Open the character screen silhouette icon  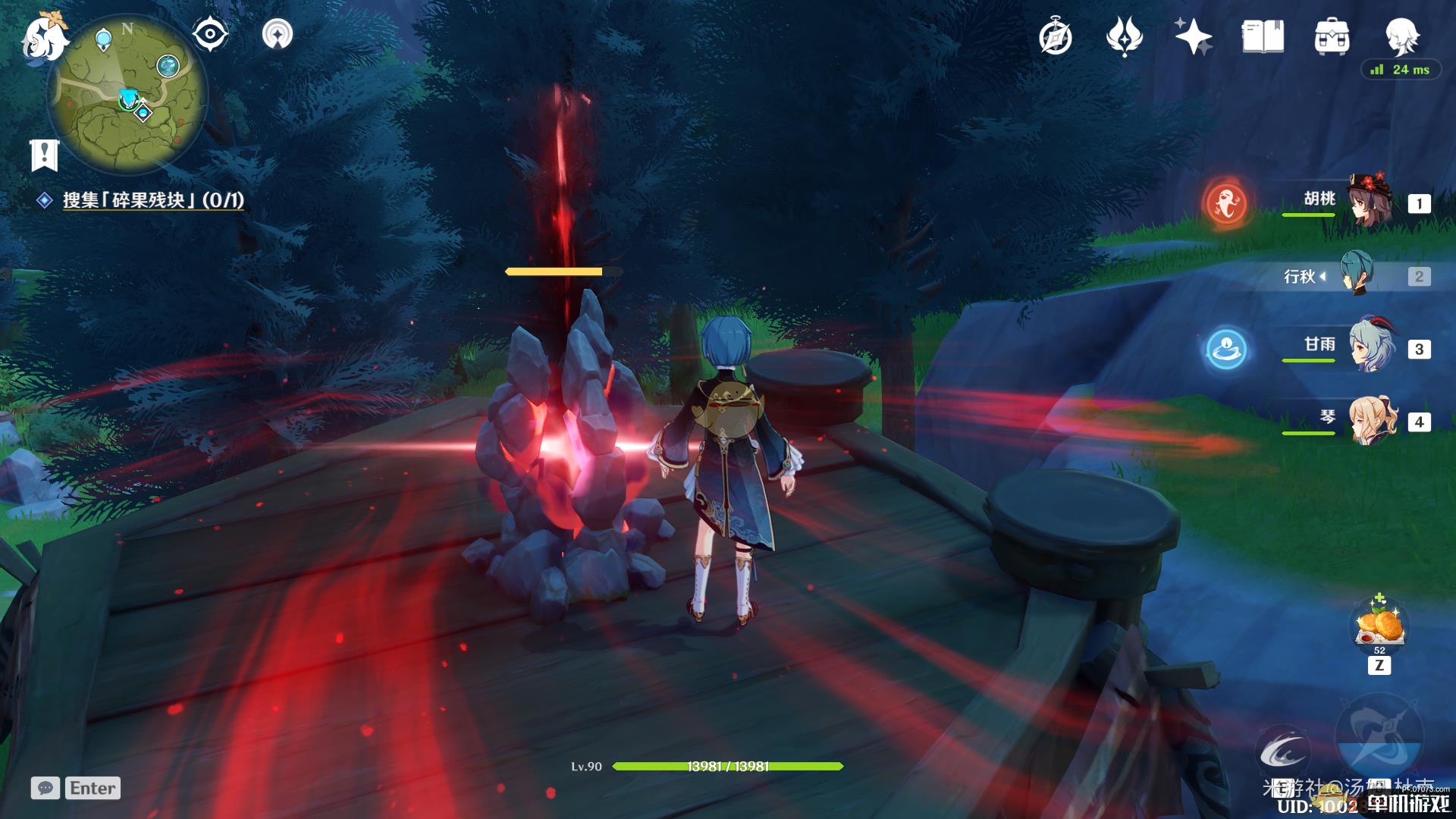[x=1401, y=35]
